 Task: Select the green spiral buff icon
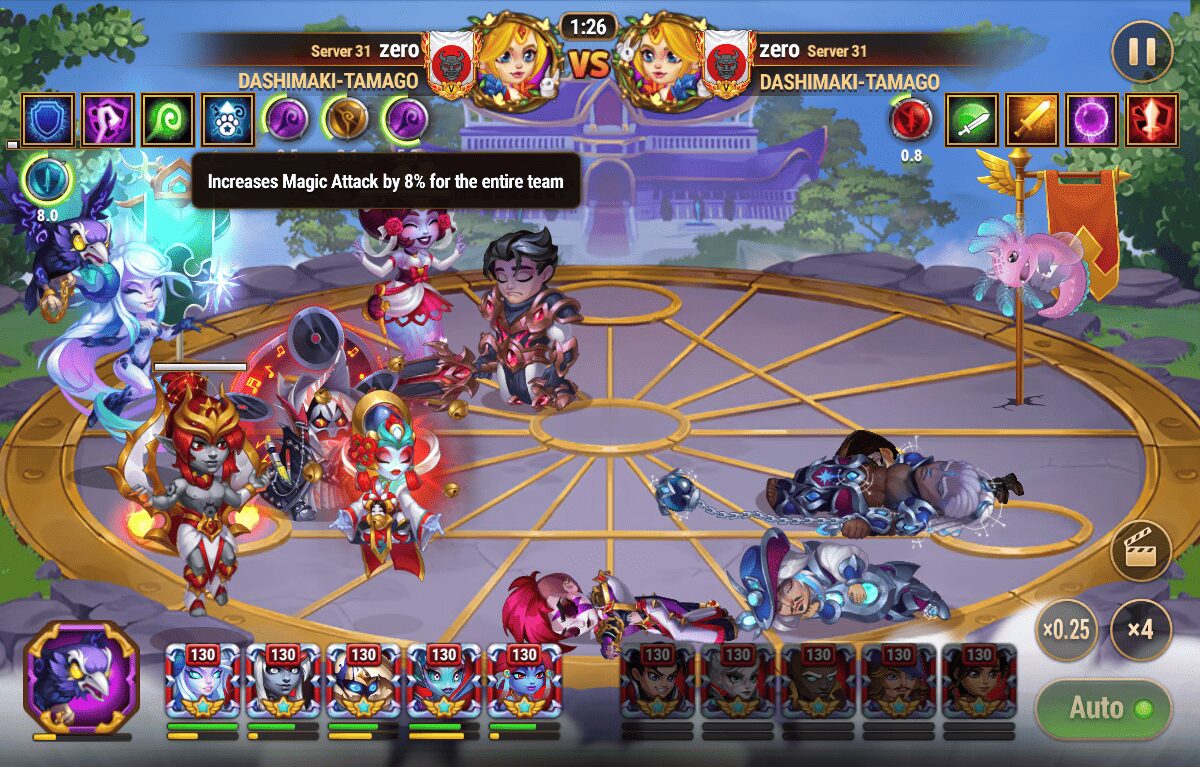coord(166,119)
